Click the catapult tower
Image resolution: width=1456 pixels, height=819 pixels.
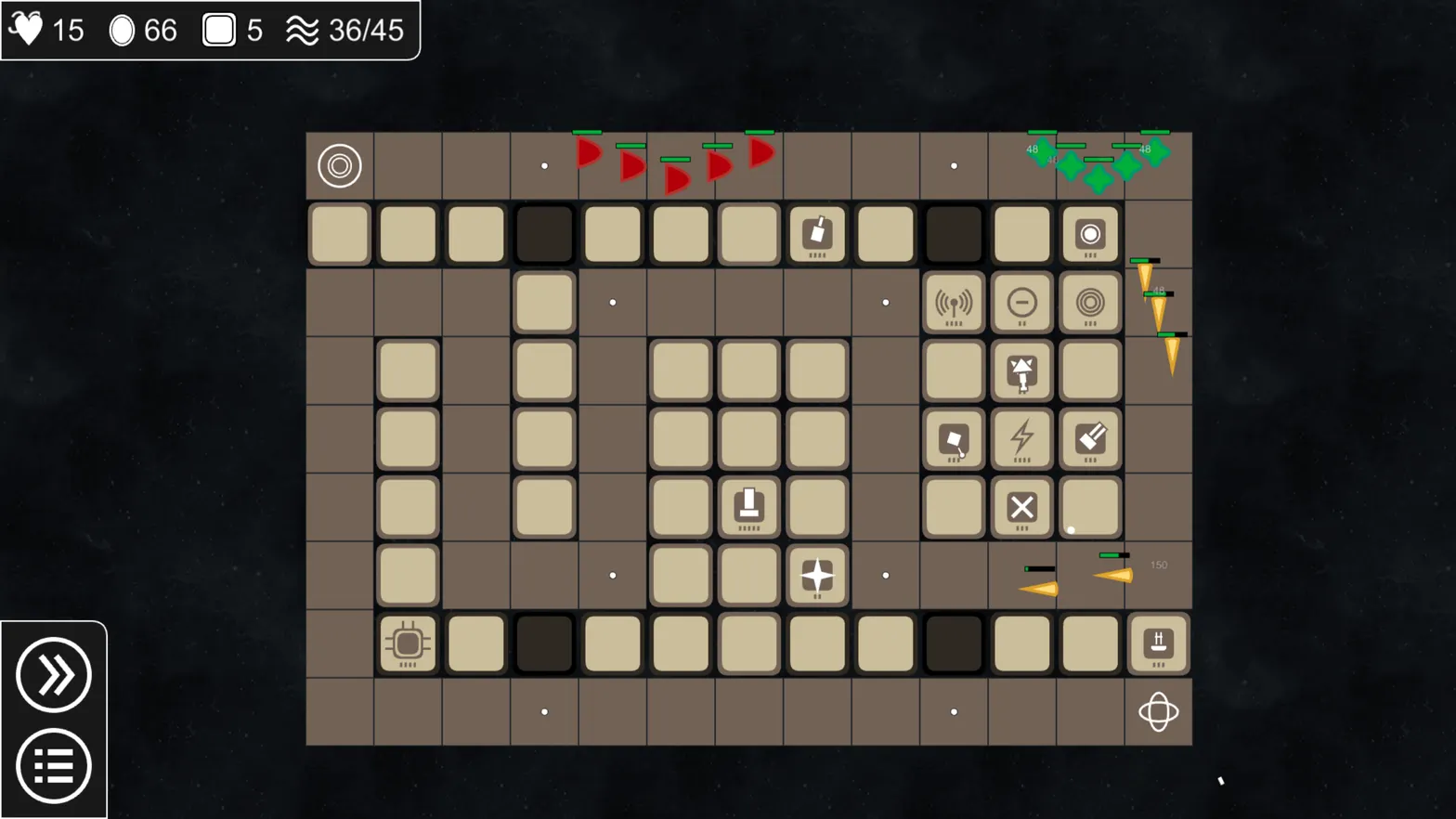click(1021, 370)
